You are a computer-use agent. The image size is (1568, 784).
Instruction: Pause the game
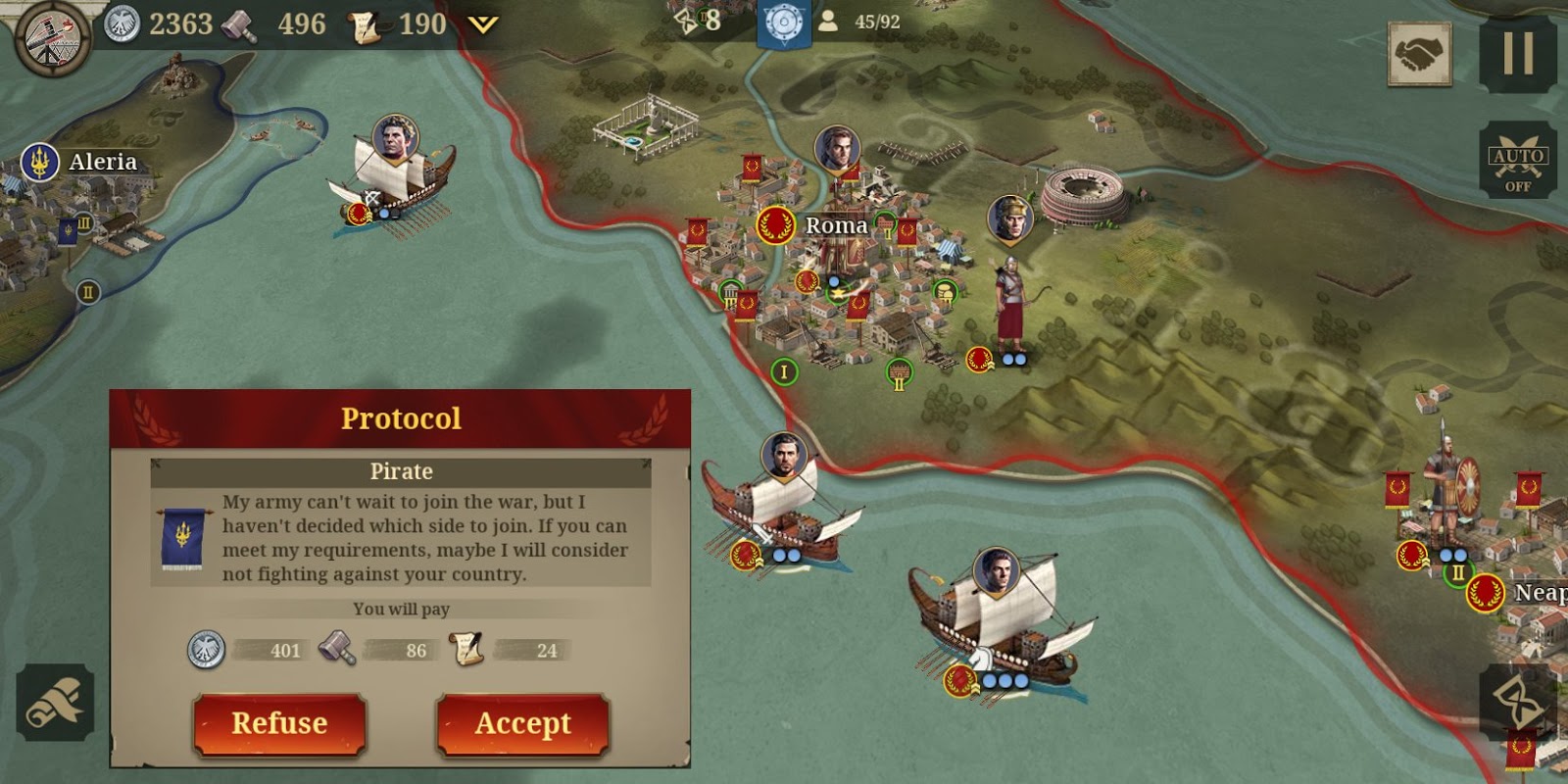(1517, 52)
